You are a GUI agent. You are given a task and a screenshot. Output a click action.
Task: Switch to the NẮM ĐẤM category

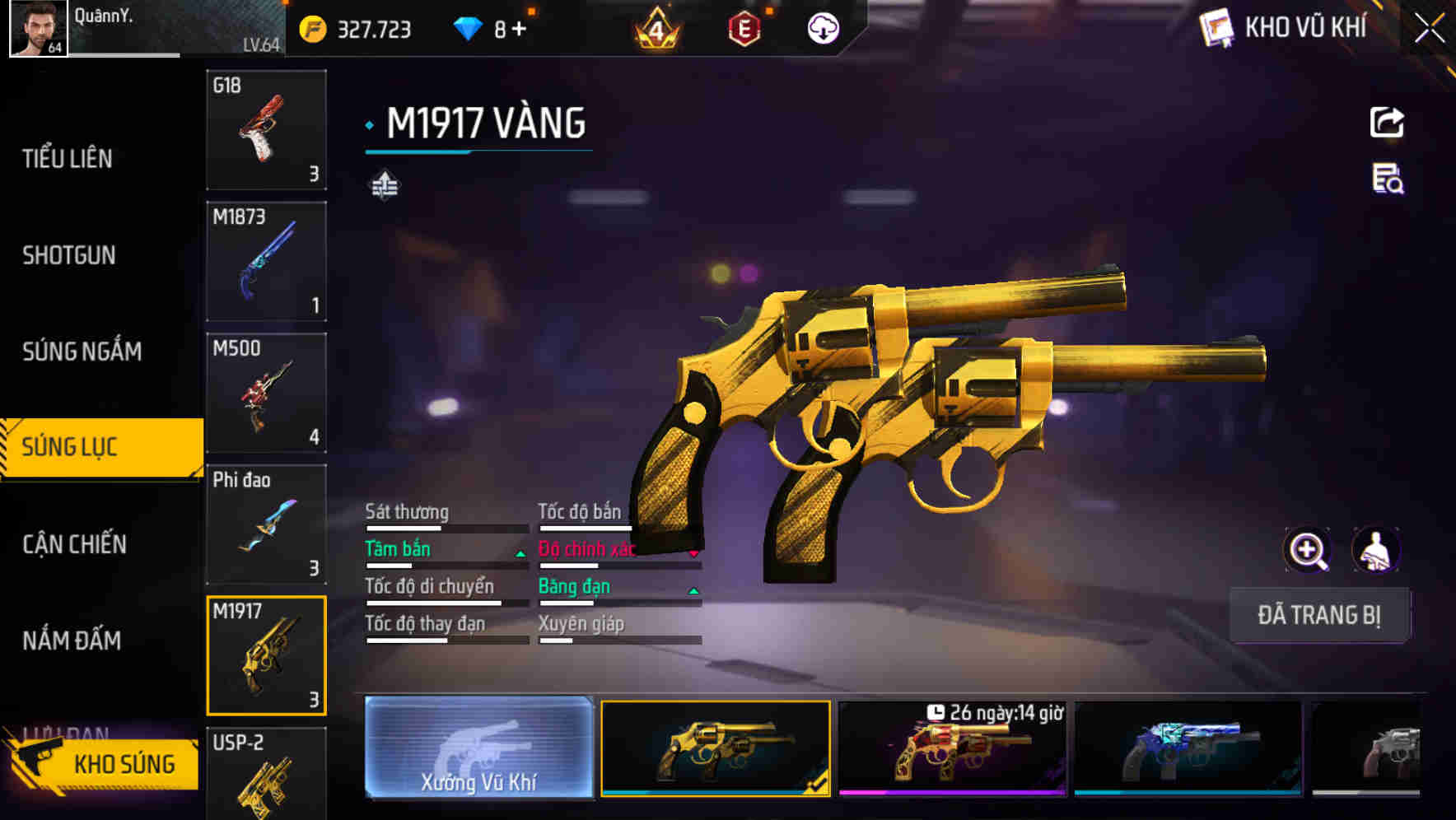click(72, 641)
